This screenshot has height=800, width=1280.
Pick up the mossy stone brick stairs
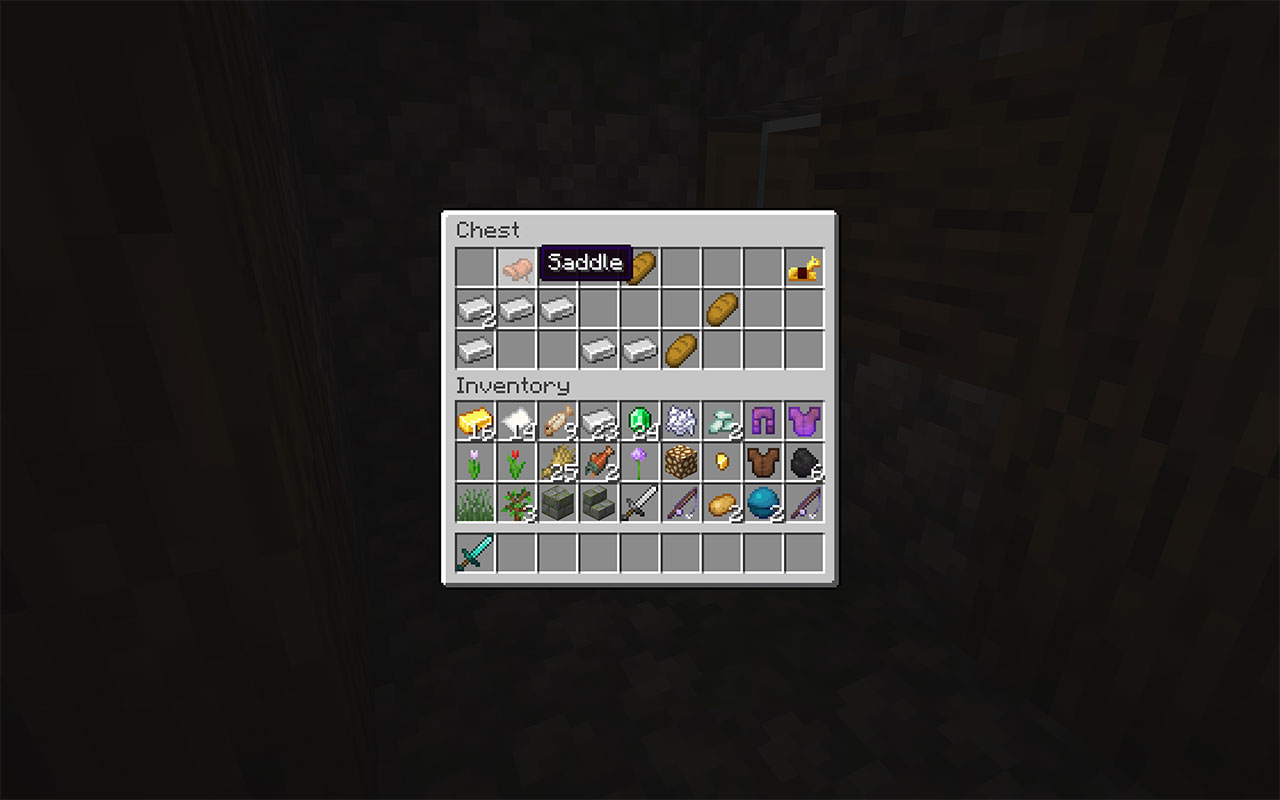click(598, 503)
